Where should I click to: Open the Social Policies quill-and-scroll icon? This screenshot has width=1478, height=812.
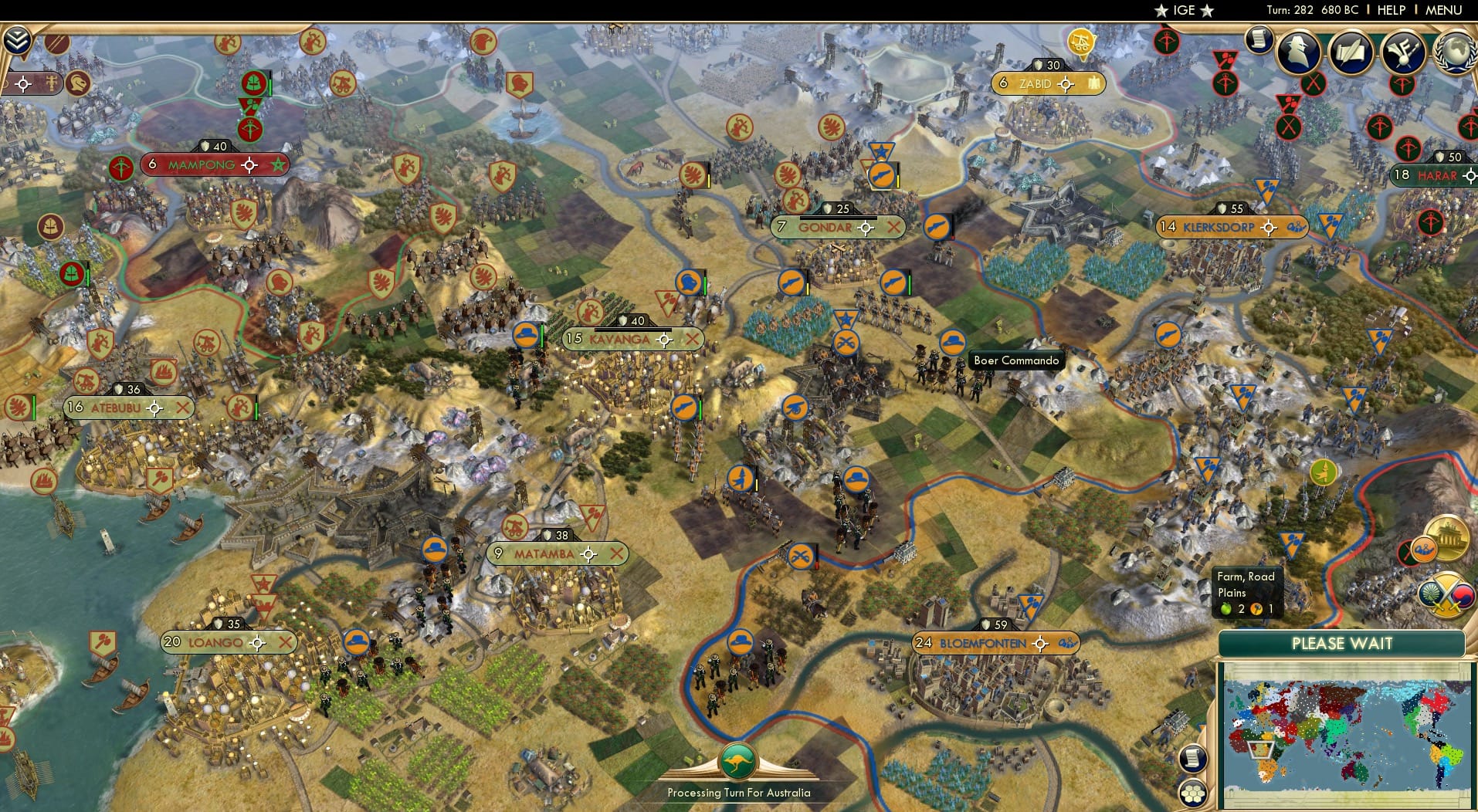pos(1352,52)
